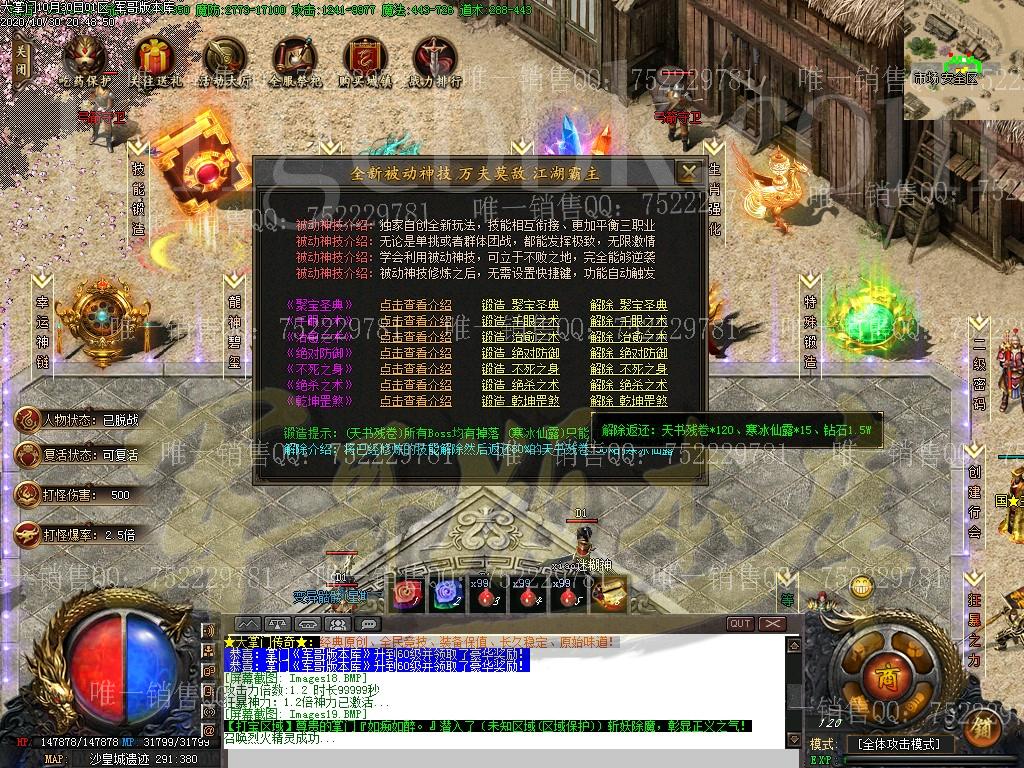Forge the 乾坤罡煞 skill
Screen dimensions: 1024x768
coord(520,401)
